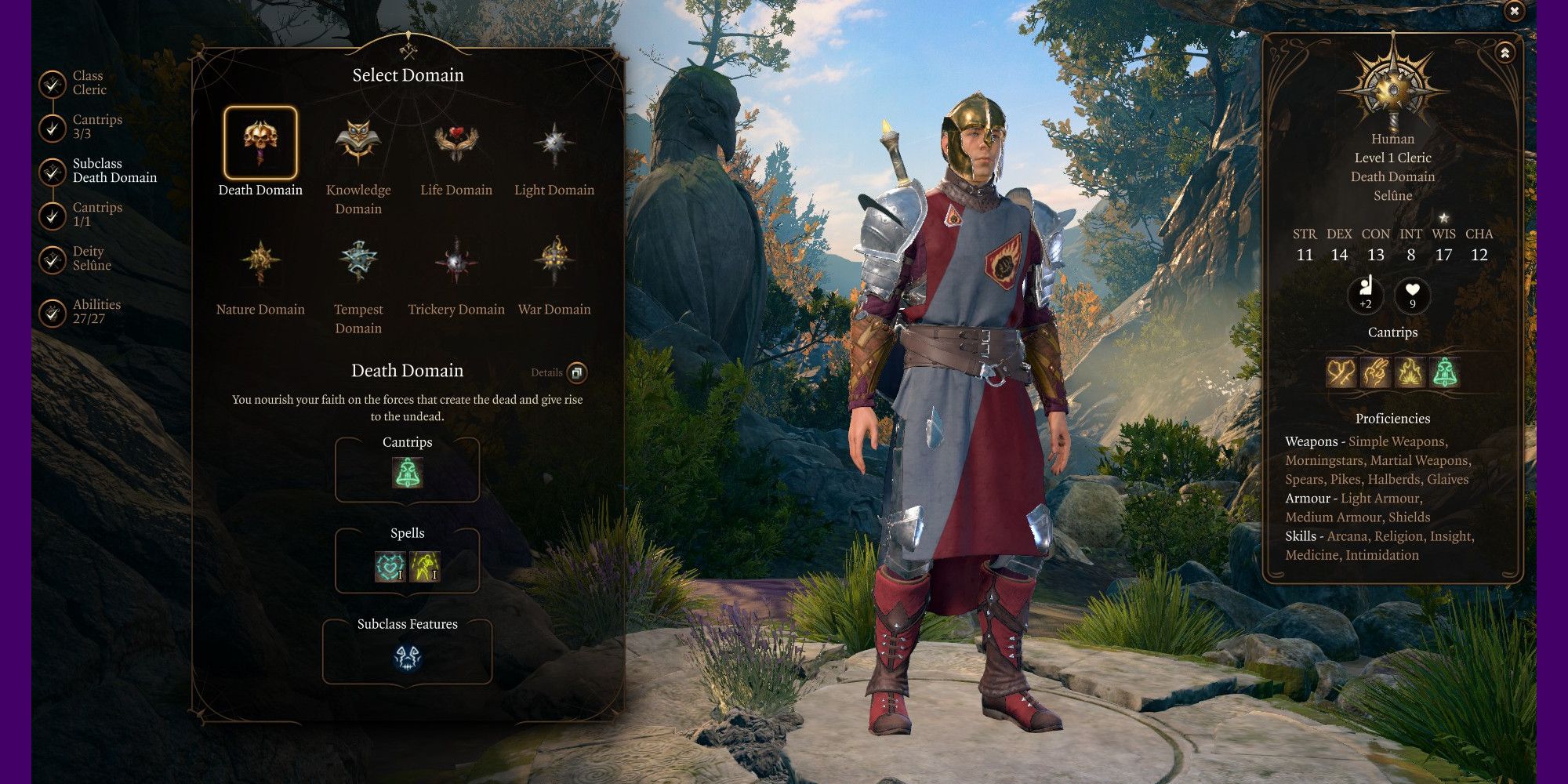Collapse the character summary panel
Image resolution: width=1568 pixels, height=784 pixels.
[1504, 53]
